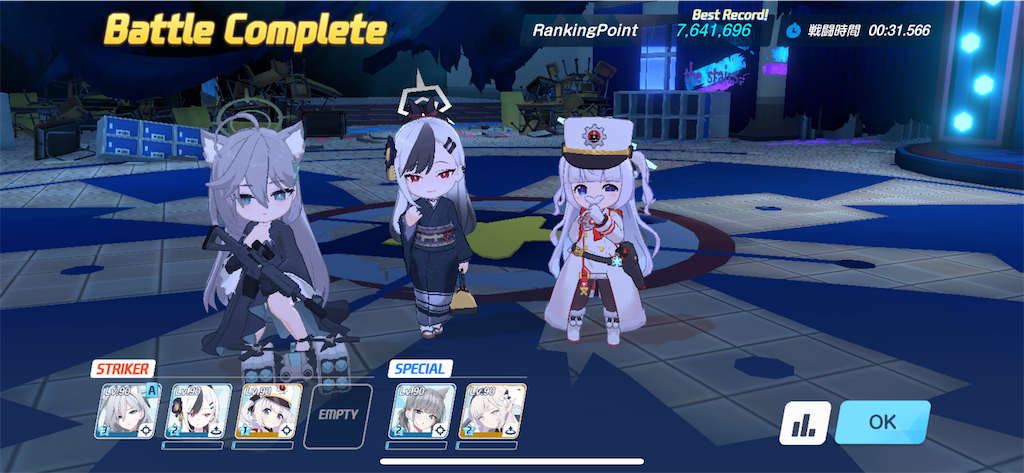The image size is (1024, 473).
Task: Open the battle statistics chart
Action: coord(803,424)
